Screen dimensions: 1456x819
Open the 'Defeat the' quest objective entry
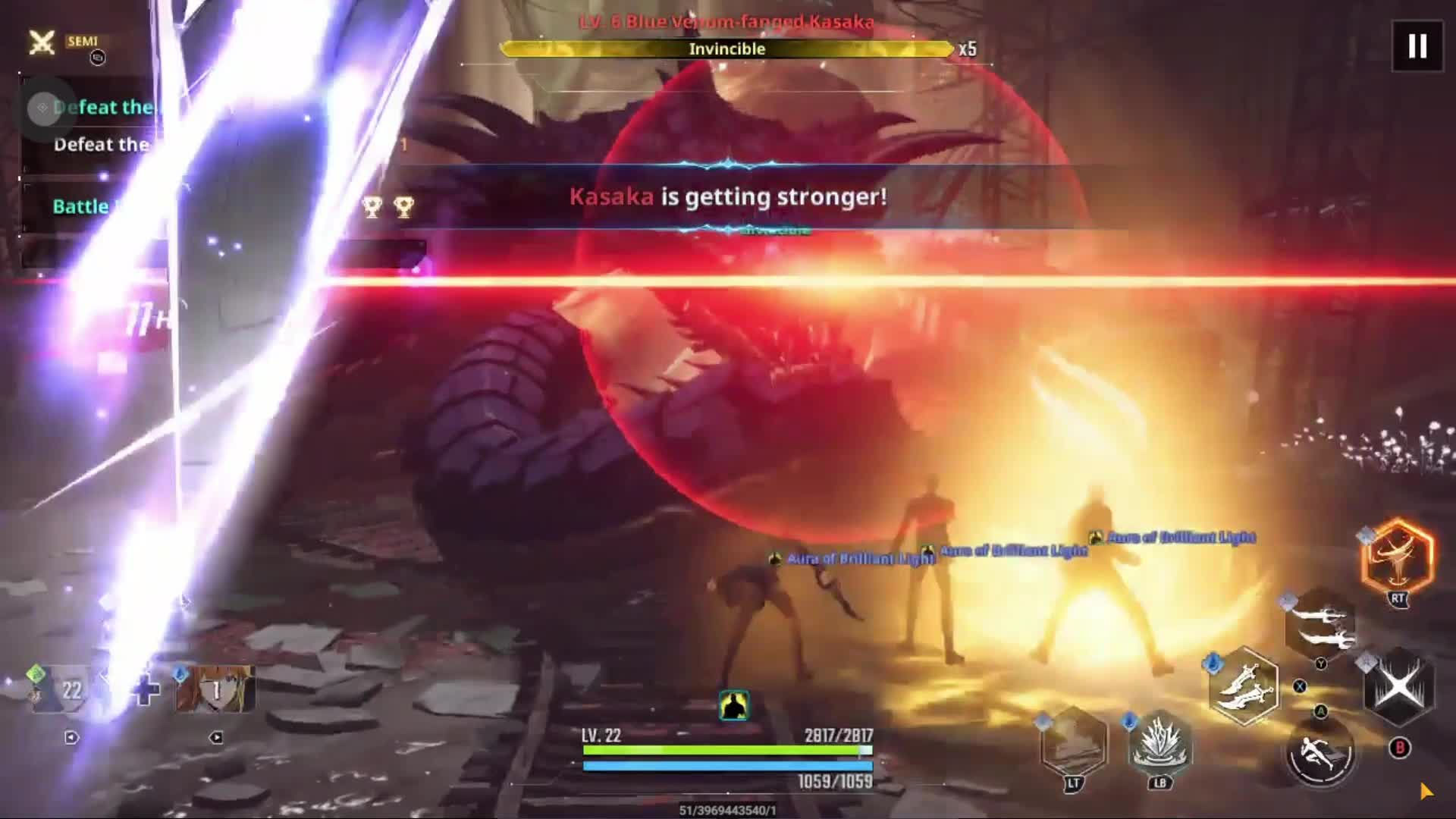click(102, 144)
